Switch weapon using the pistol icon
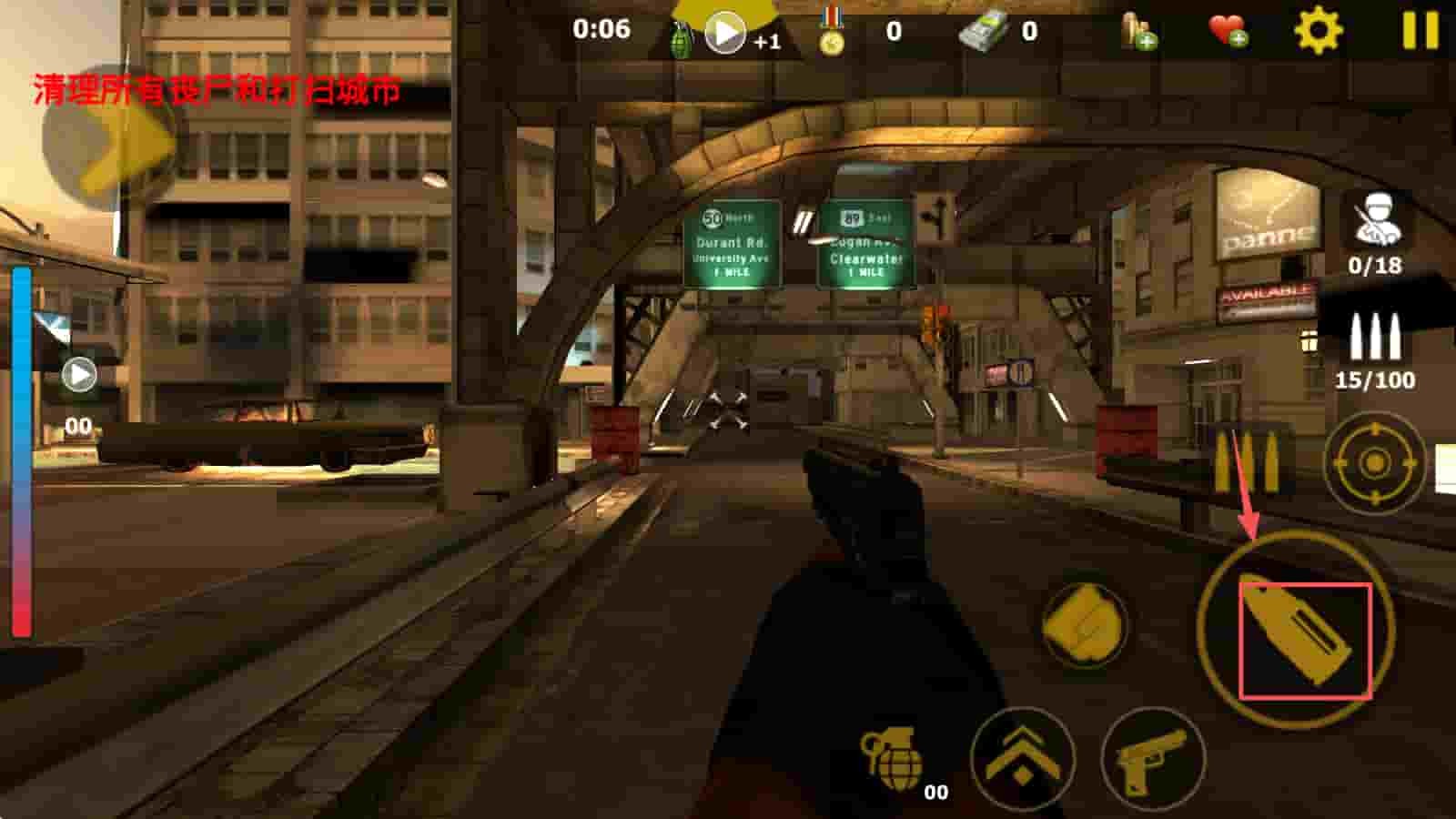 [1152, 760]
